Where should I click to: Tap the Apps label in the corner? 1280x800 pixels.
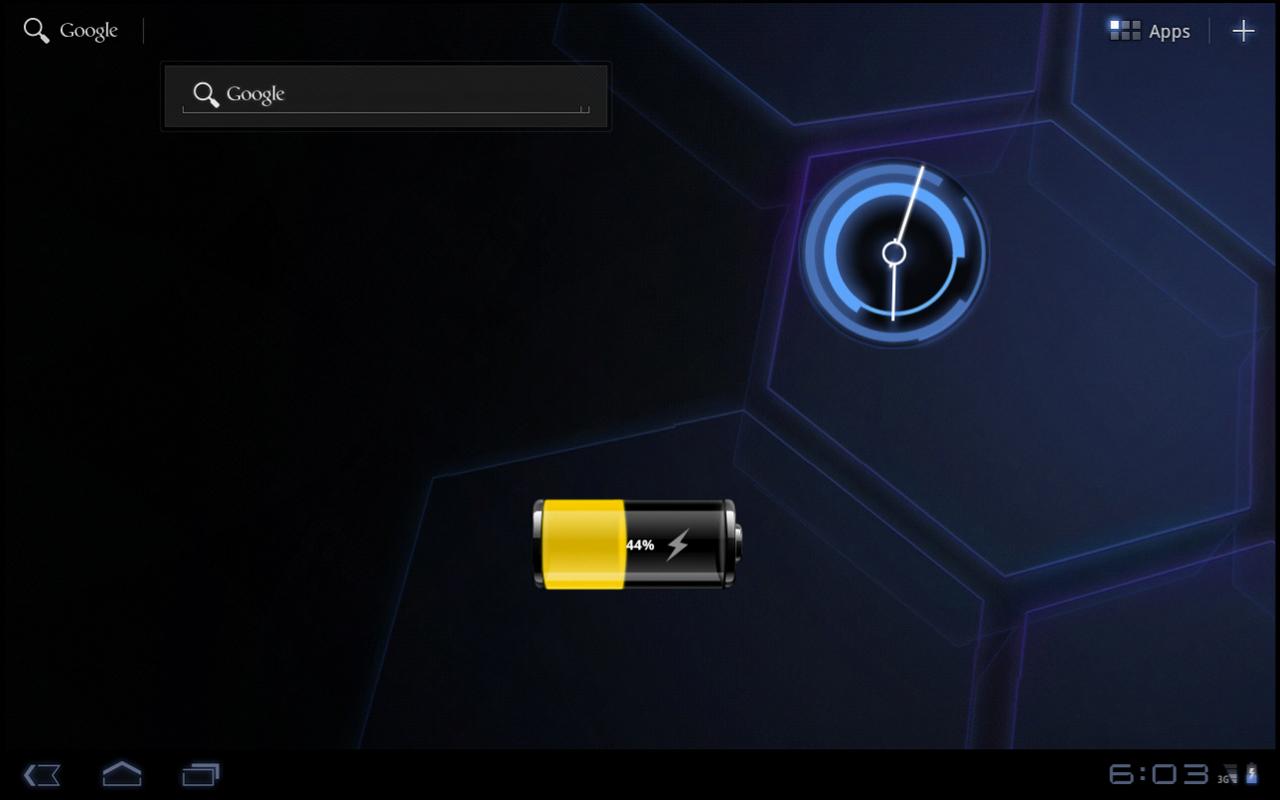(1168, 30)
